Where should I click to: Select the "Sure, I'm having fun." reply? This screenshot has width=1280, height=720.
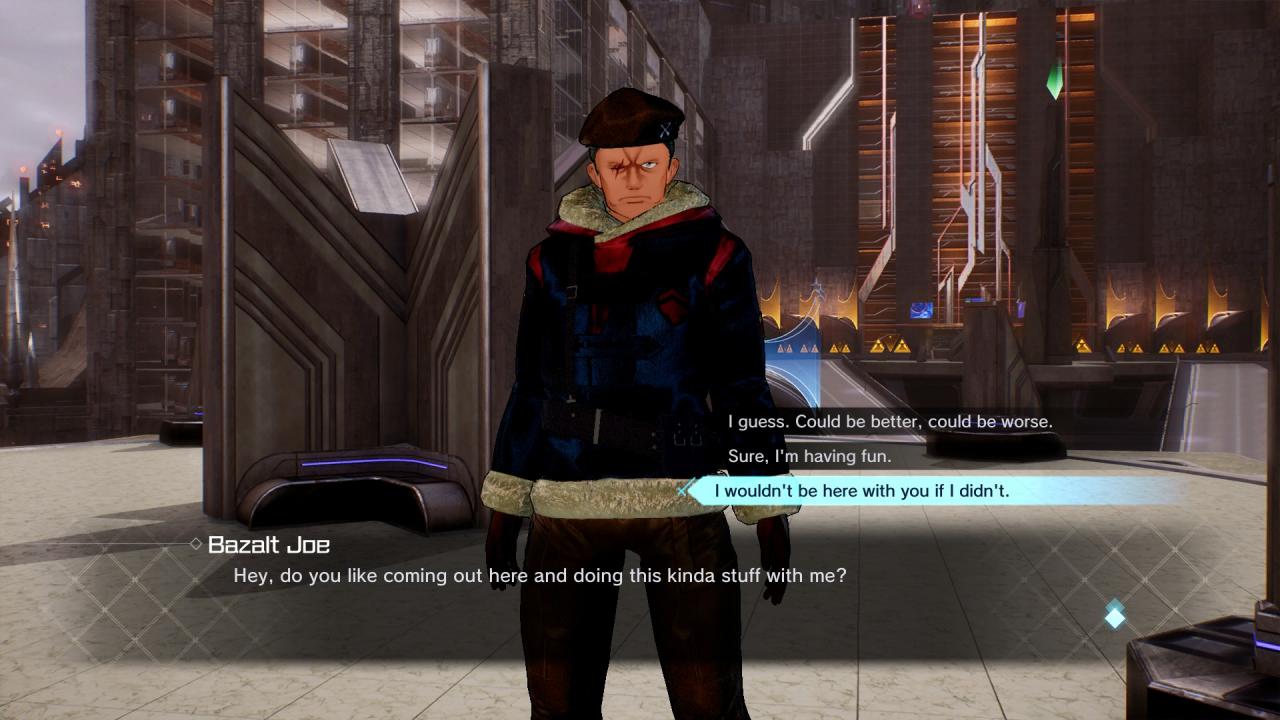[808, 456]
